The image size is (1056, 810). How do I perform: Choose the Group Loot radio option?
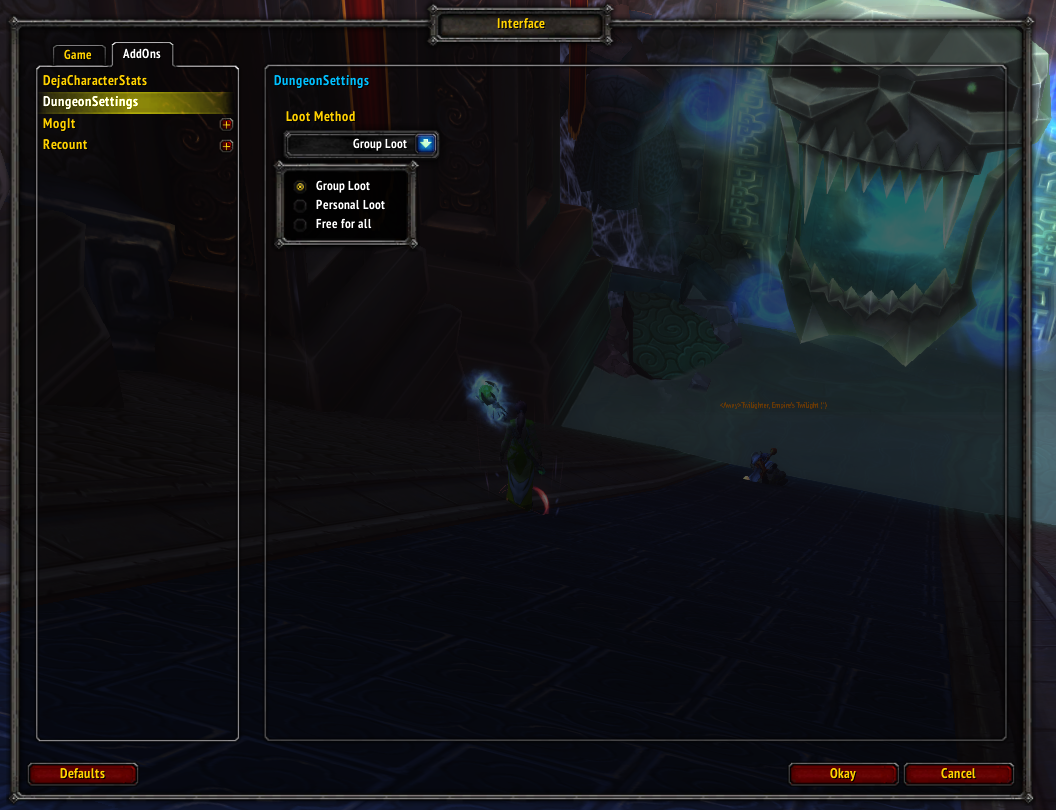point(300,186)
